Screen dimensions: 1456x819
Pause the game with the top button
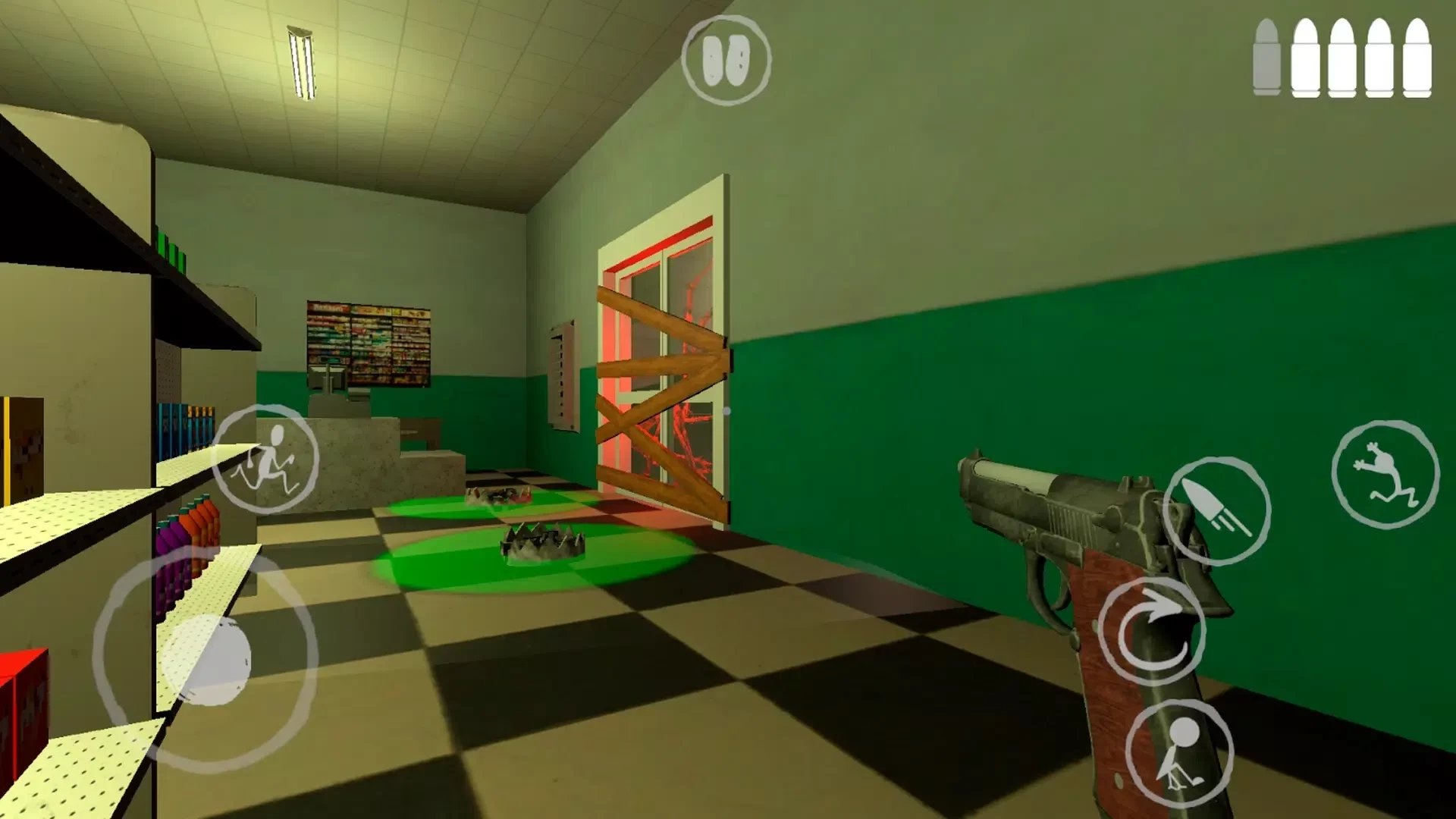pyautogui.click(x=726, y=60)
